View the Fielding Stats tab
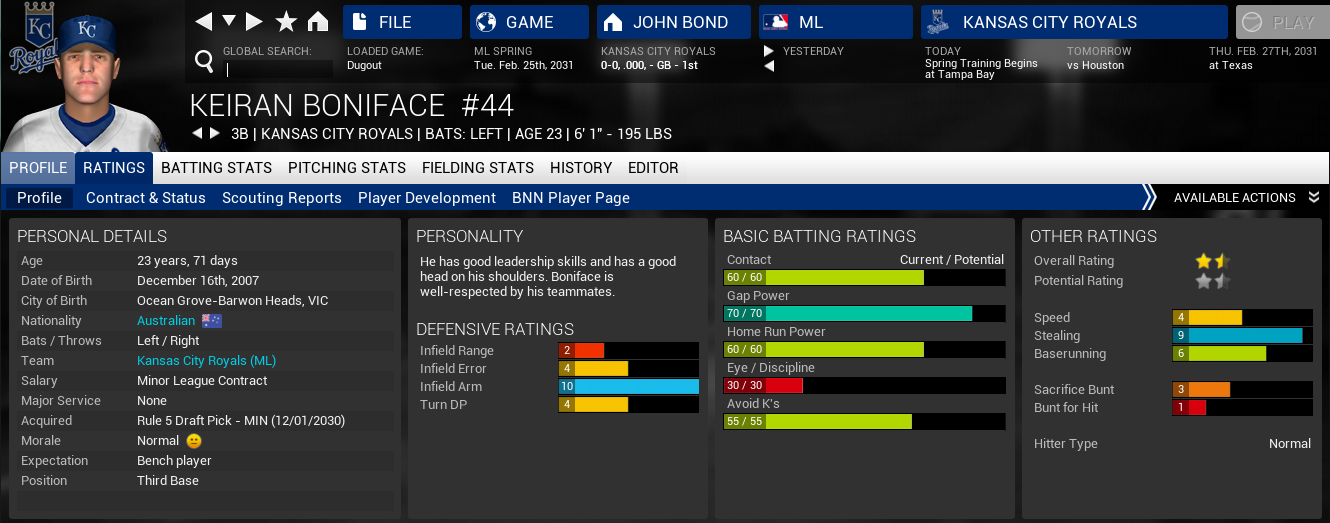The image size is (1330, 523). click(x=478, y=168)
